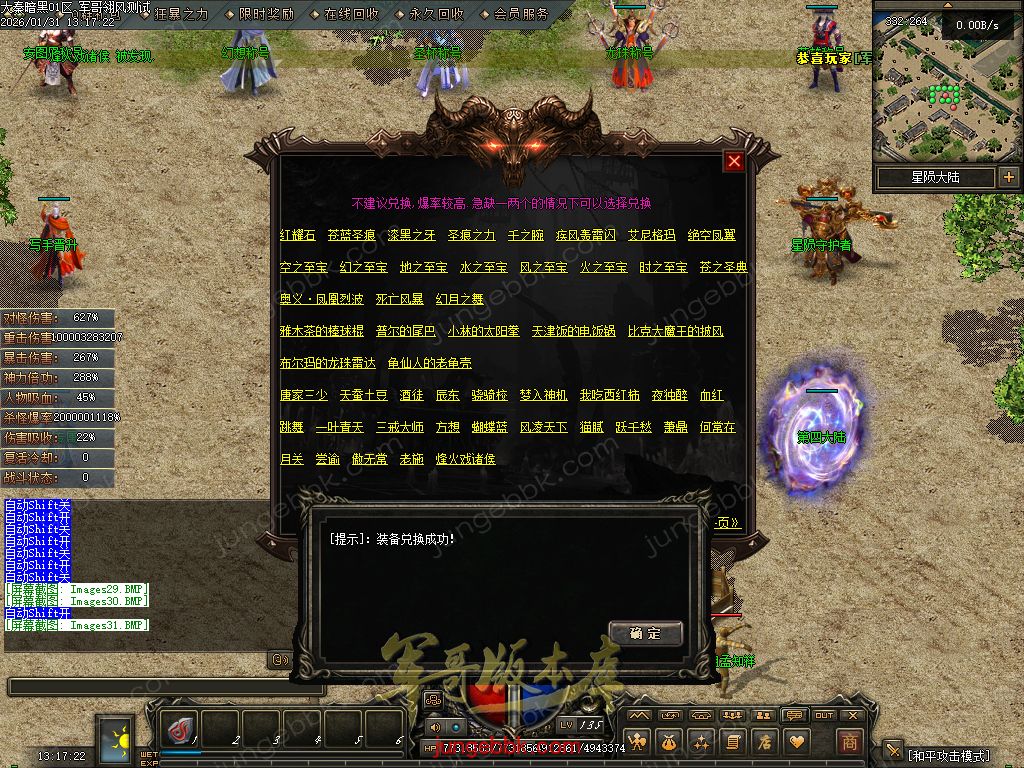Expand 星陨大陆 map with plus button
Screen dimensions: 1024x768
click(1008, 177)
